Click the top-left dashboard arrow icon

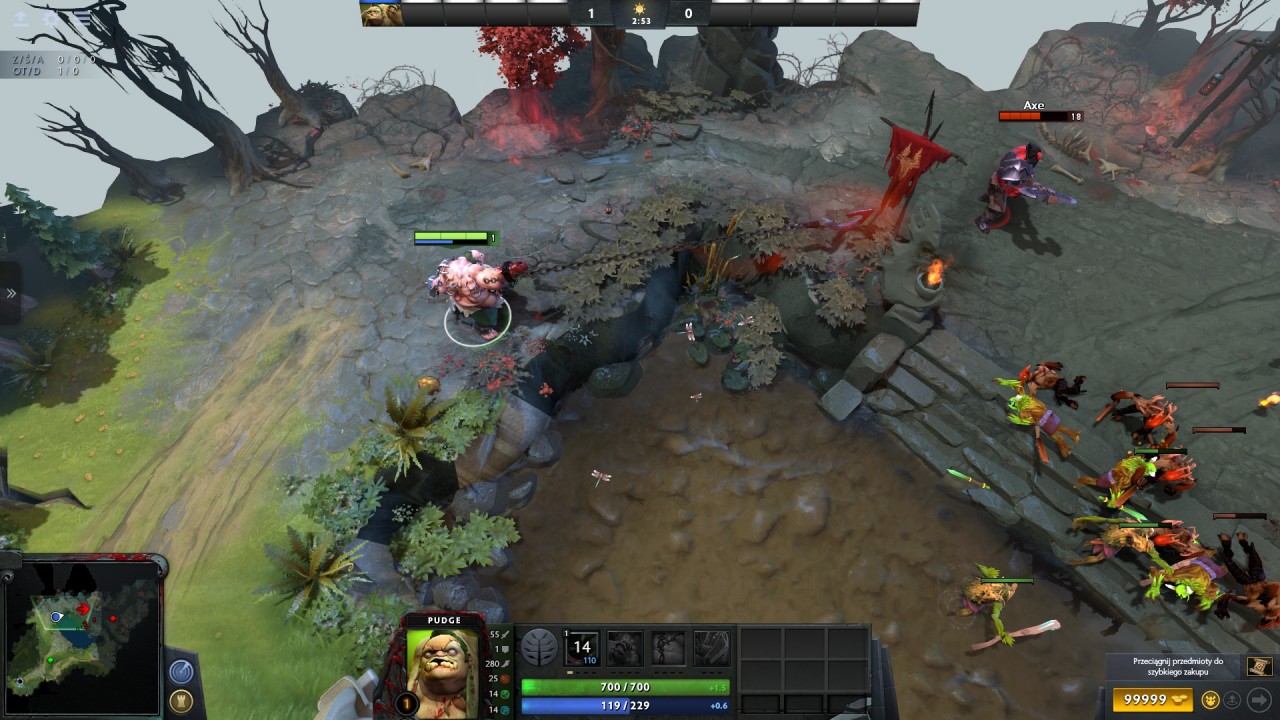tap(21, 19)
